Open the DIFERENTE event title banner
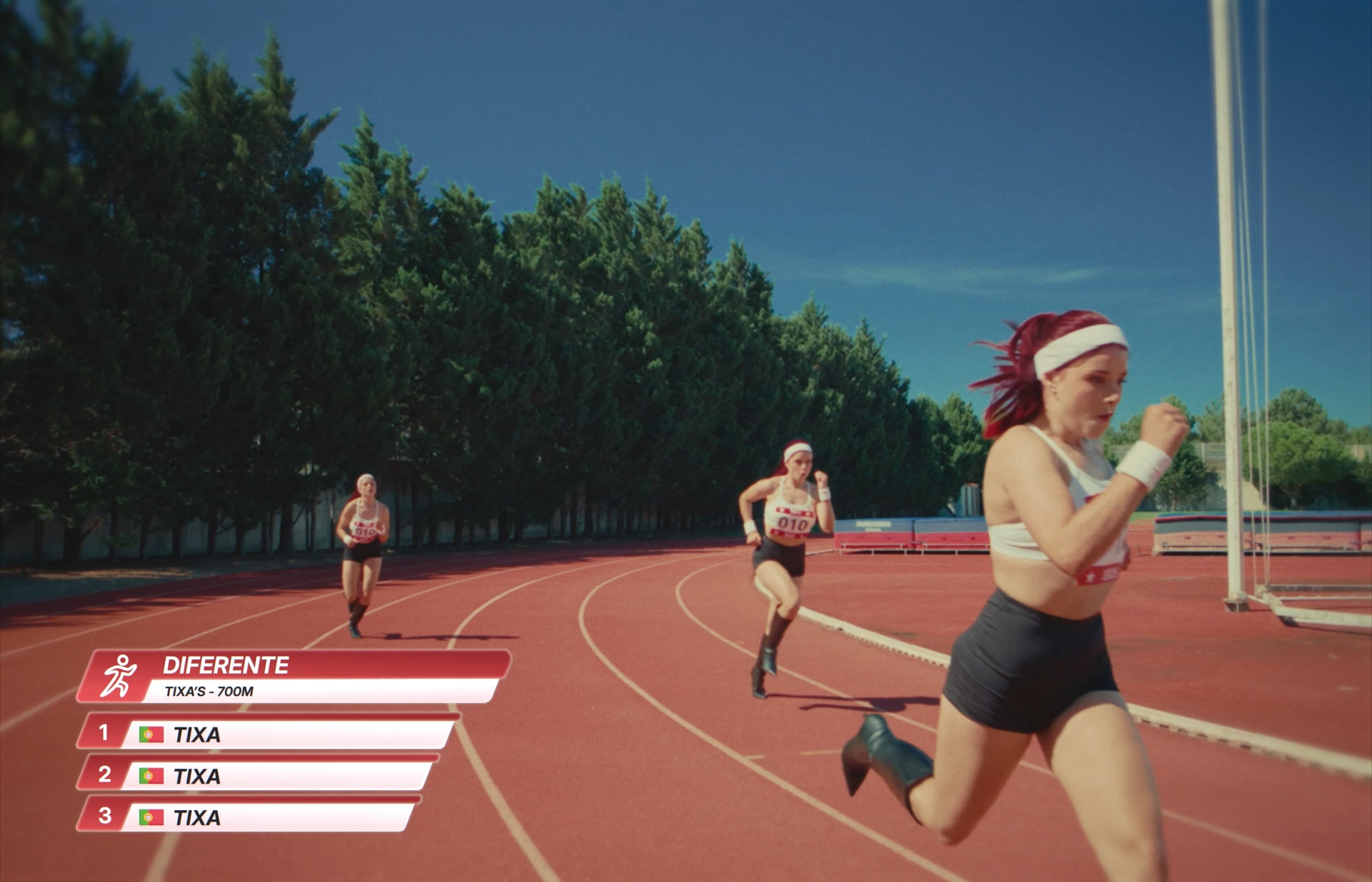 (x=321, y=666)
